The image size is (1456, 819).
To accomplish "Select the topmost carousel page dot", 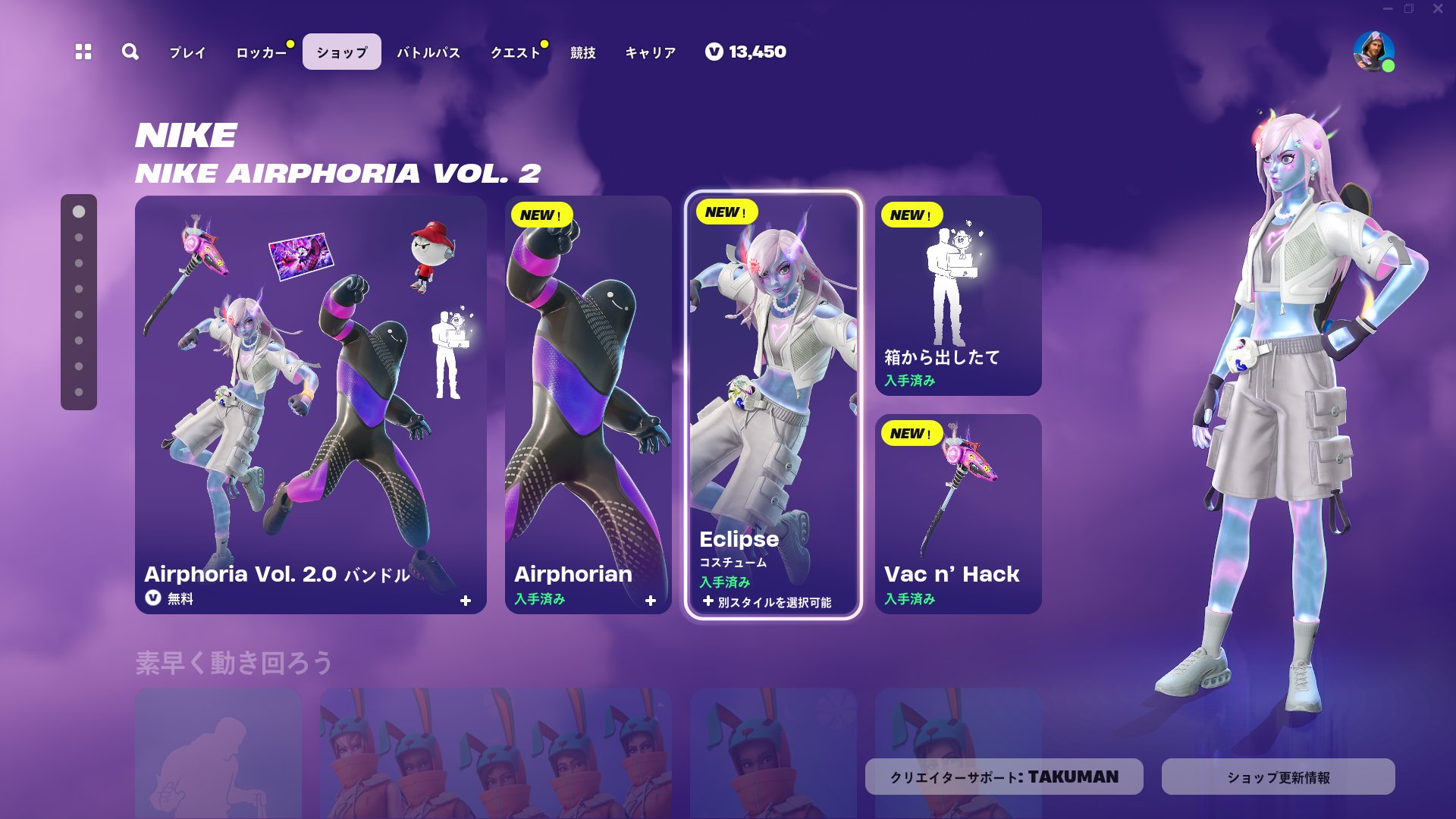I will 78,211.
